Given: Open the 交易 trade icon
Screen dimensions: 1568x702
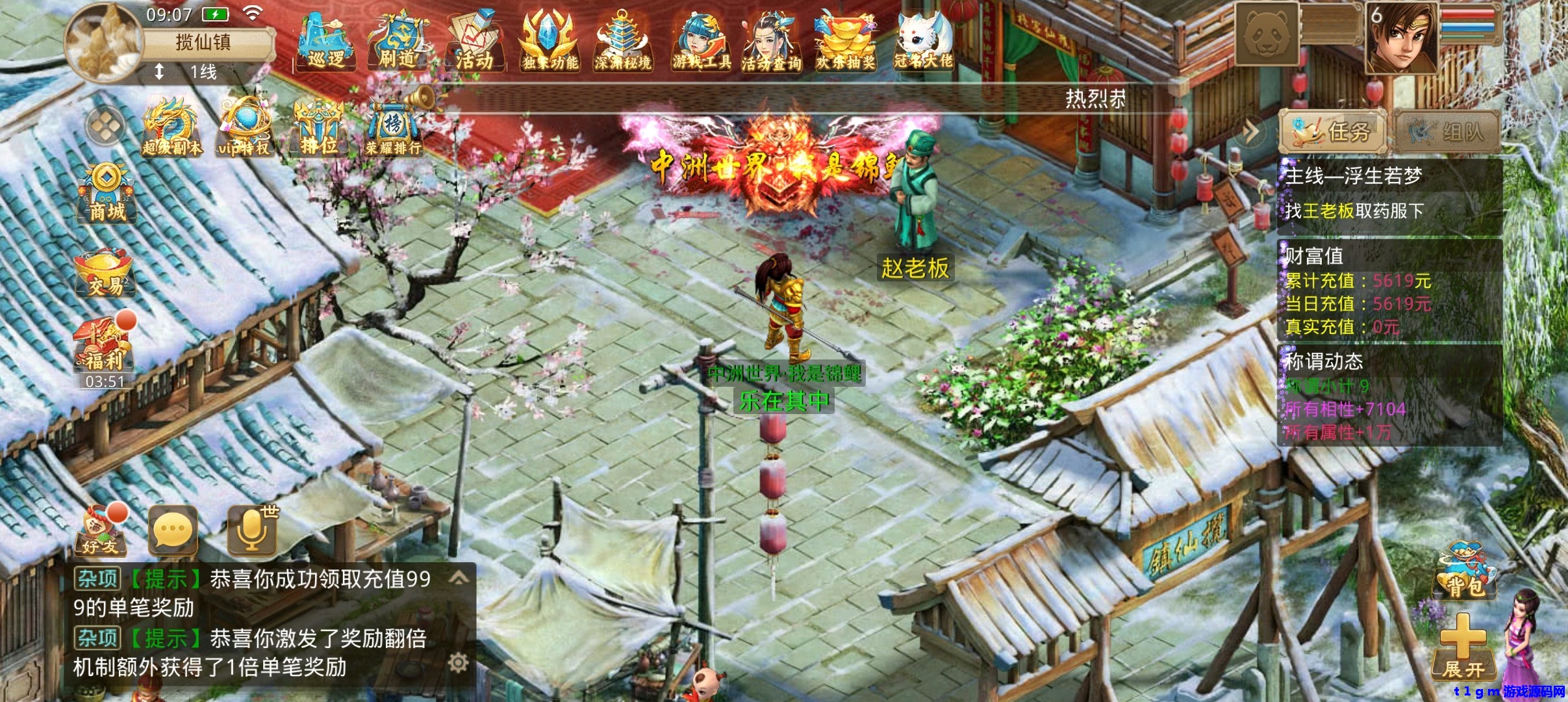Looking at the screenshot, I should click(105, 273).
